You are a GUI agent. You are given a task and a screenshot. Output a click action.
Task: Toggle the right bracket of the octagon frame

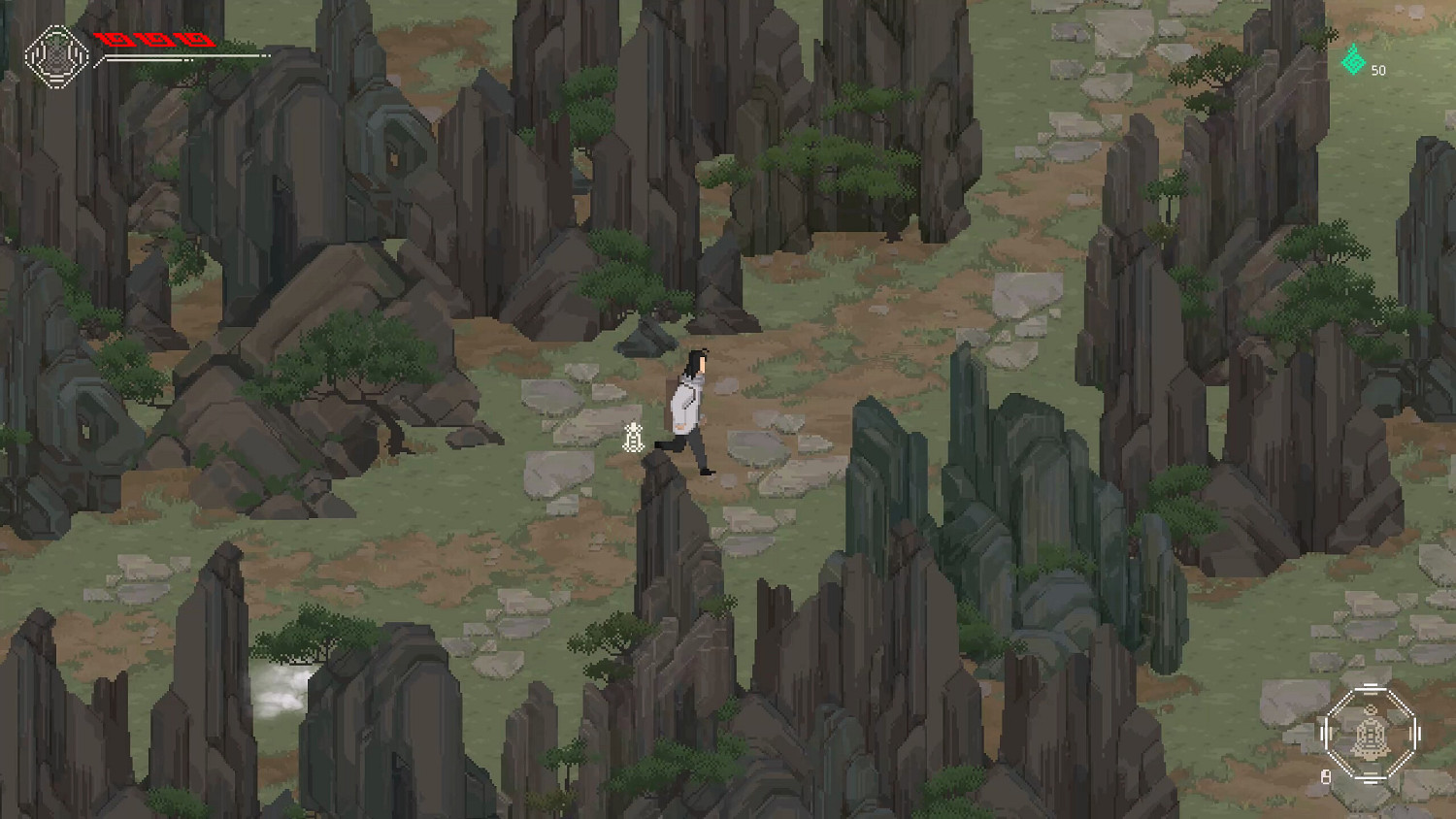[x=1415, y=732]
